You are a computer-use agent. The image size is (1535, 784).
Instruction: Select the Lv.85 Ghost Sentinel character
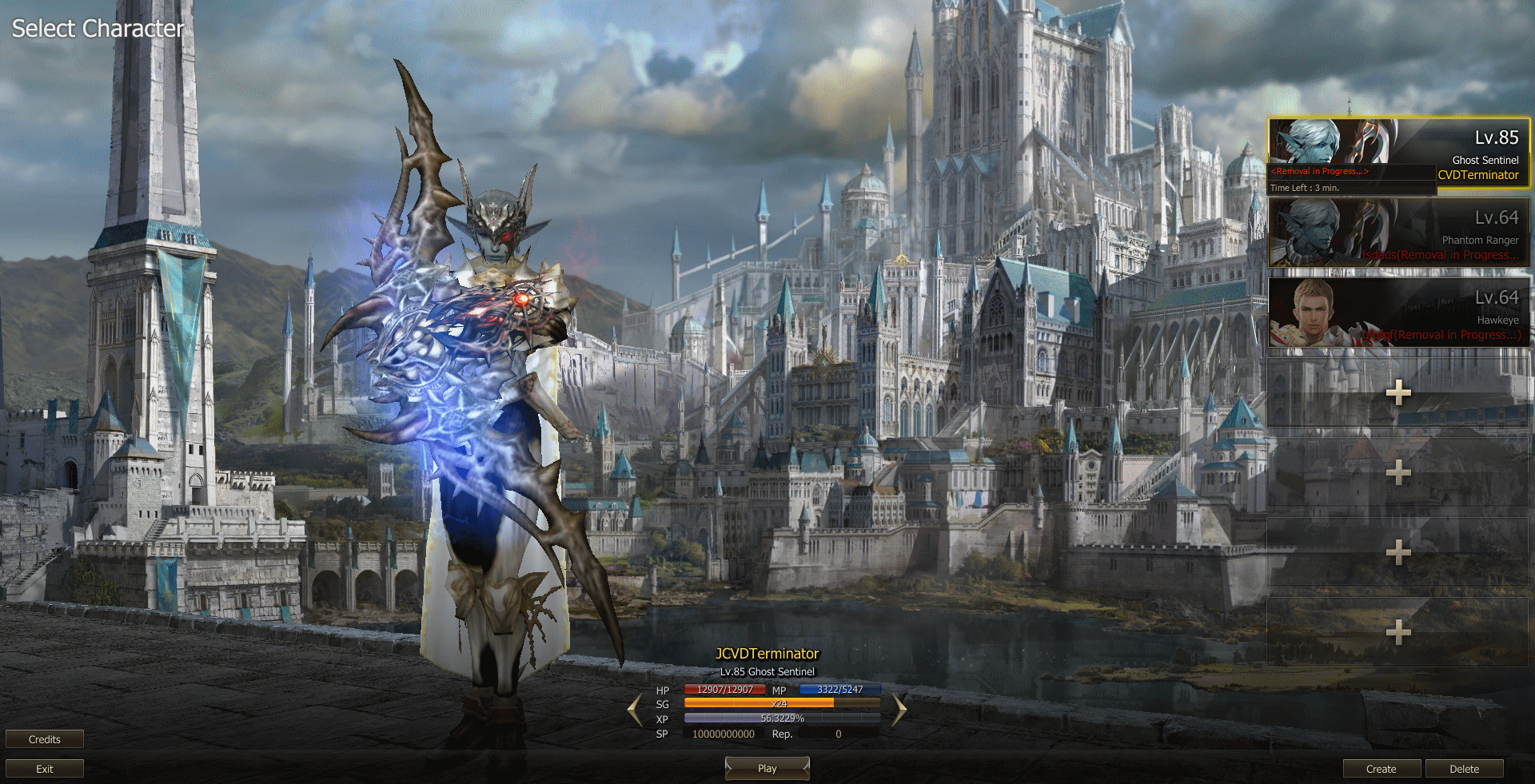[x=1397, y=153]
